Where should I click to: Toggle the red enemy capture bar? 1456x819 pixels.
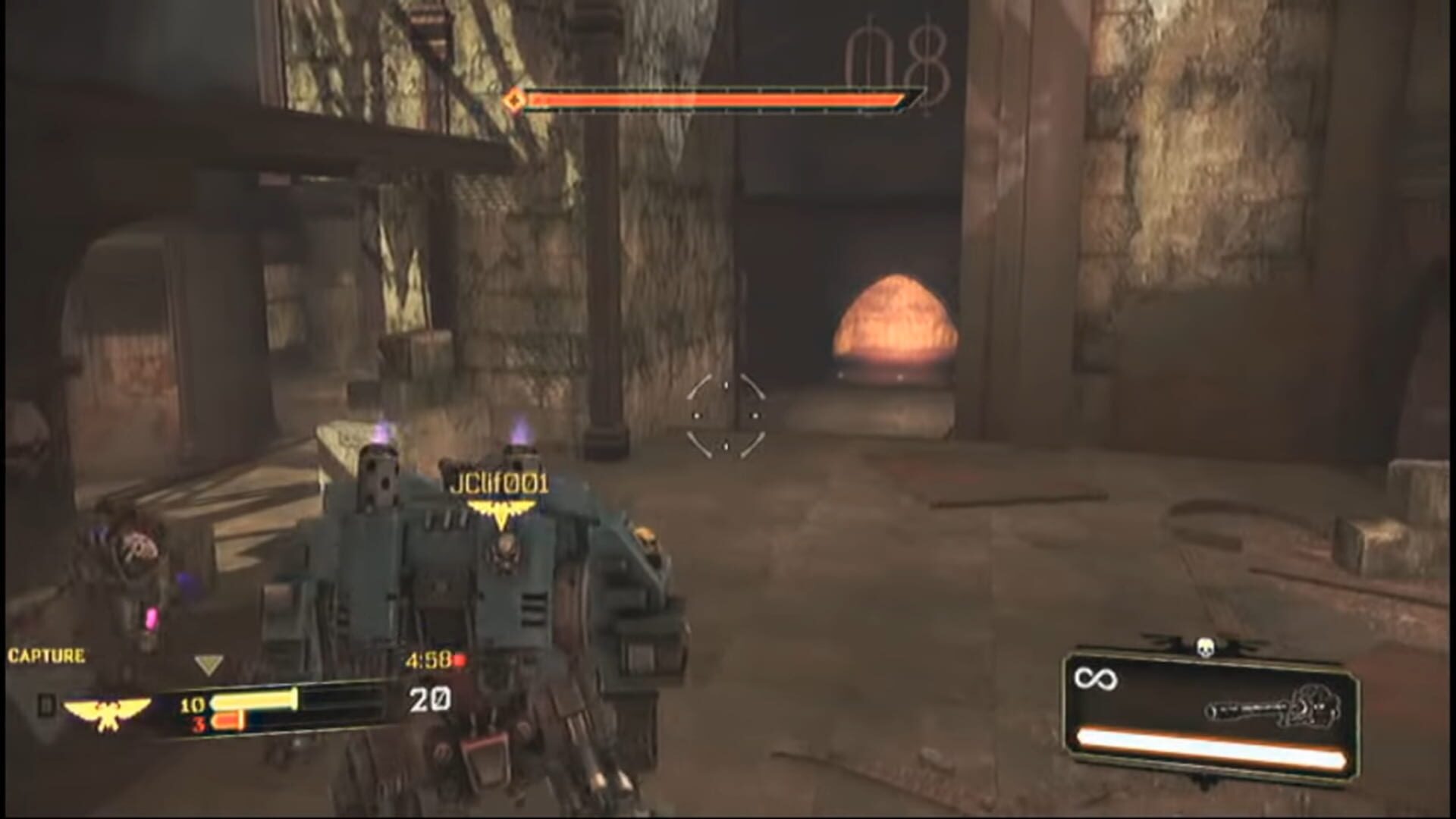coord(231,722)
